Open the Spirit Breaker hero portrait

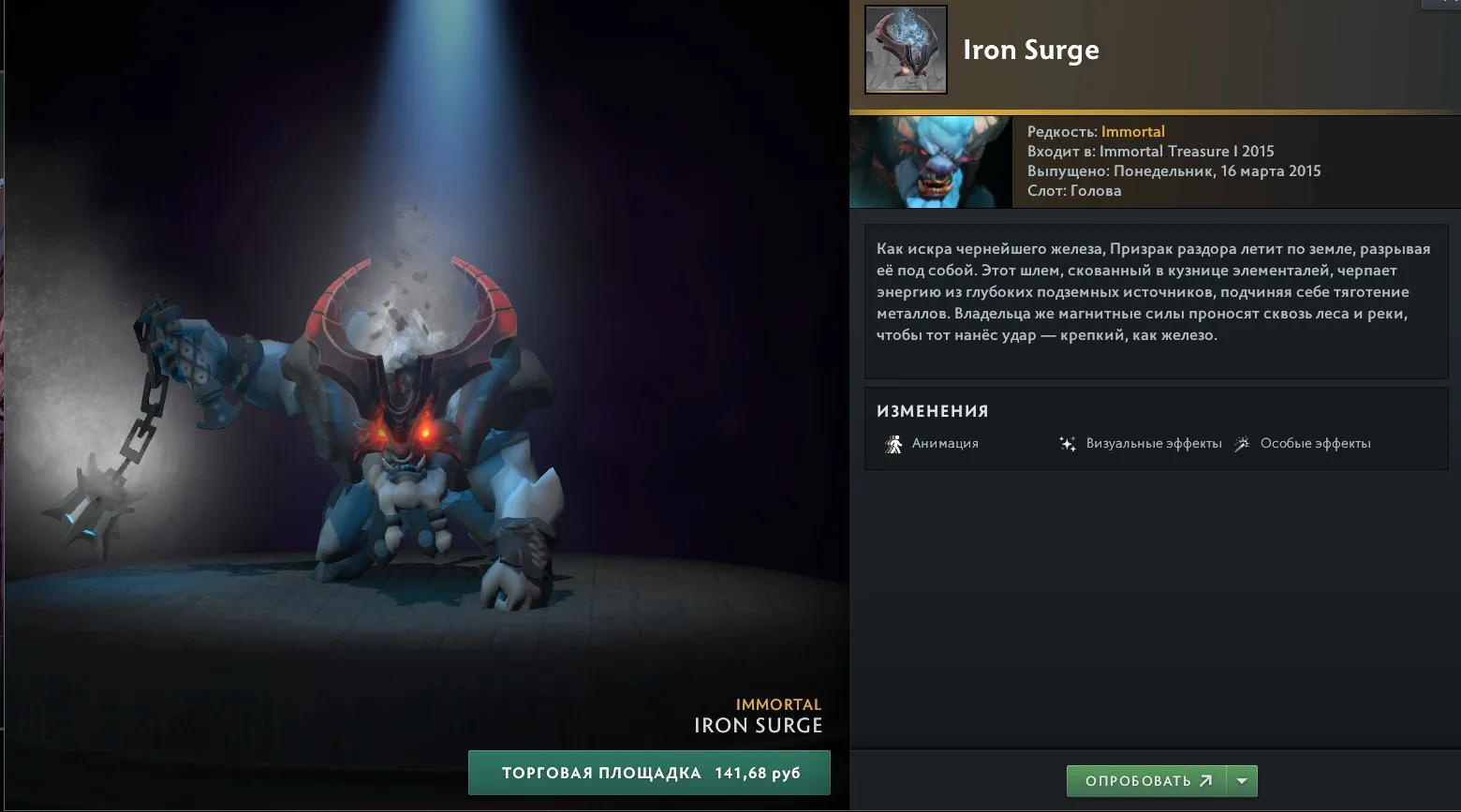(929, 160)
